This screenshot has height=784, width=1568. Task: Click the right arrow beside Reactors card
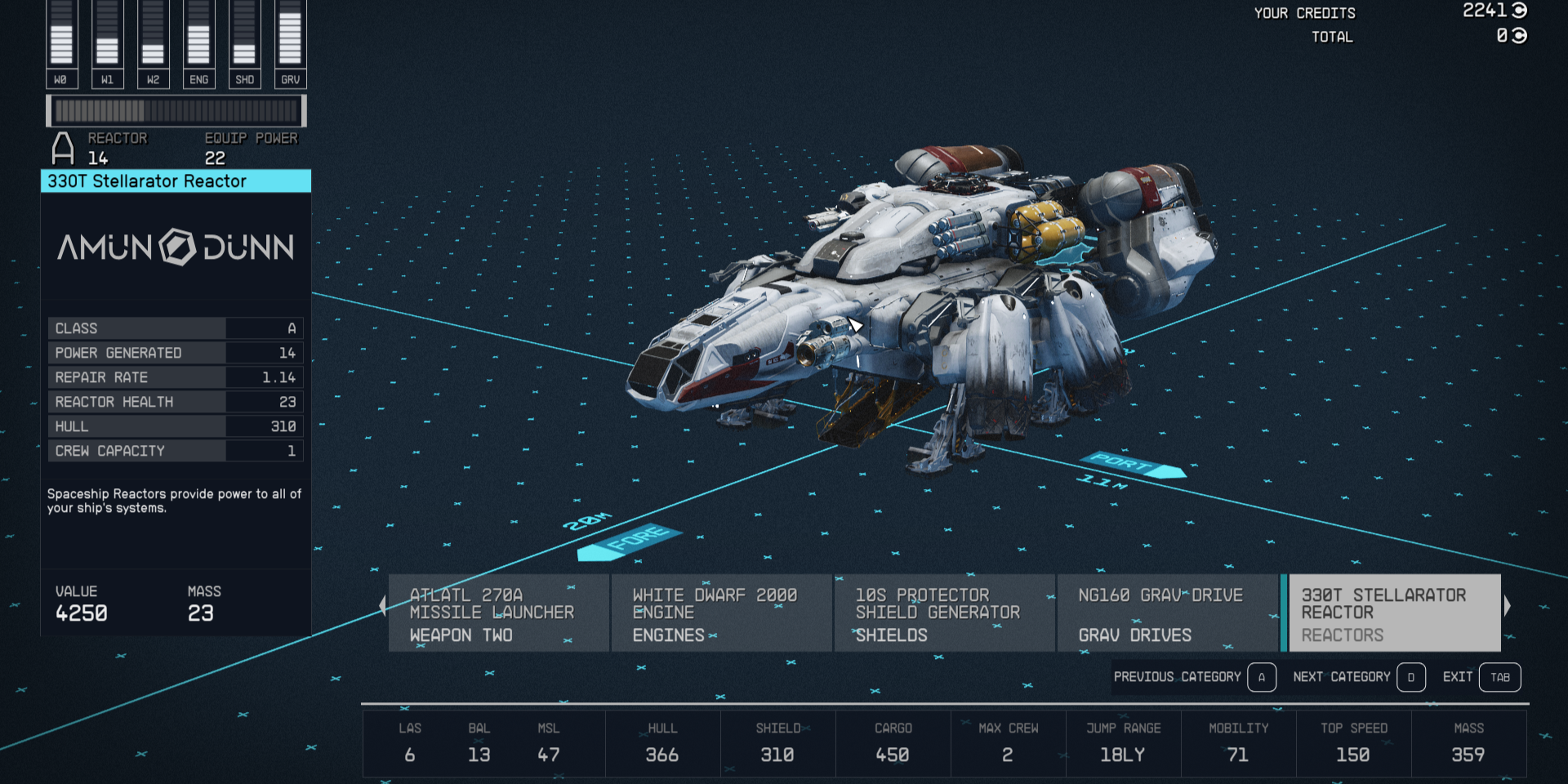click(1508, 604)
